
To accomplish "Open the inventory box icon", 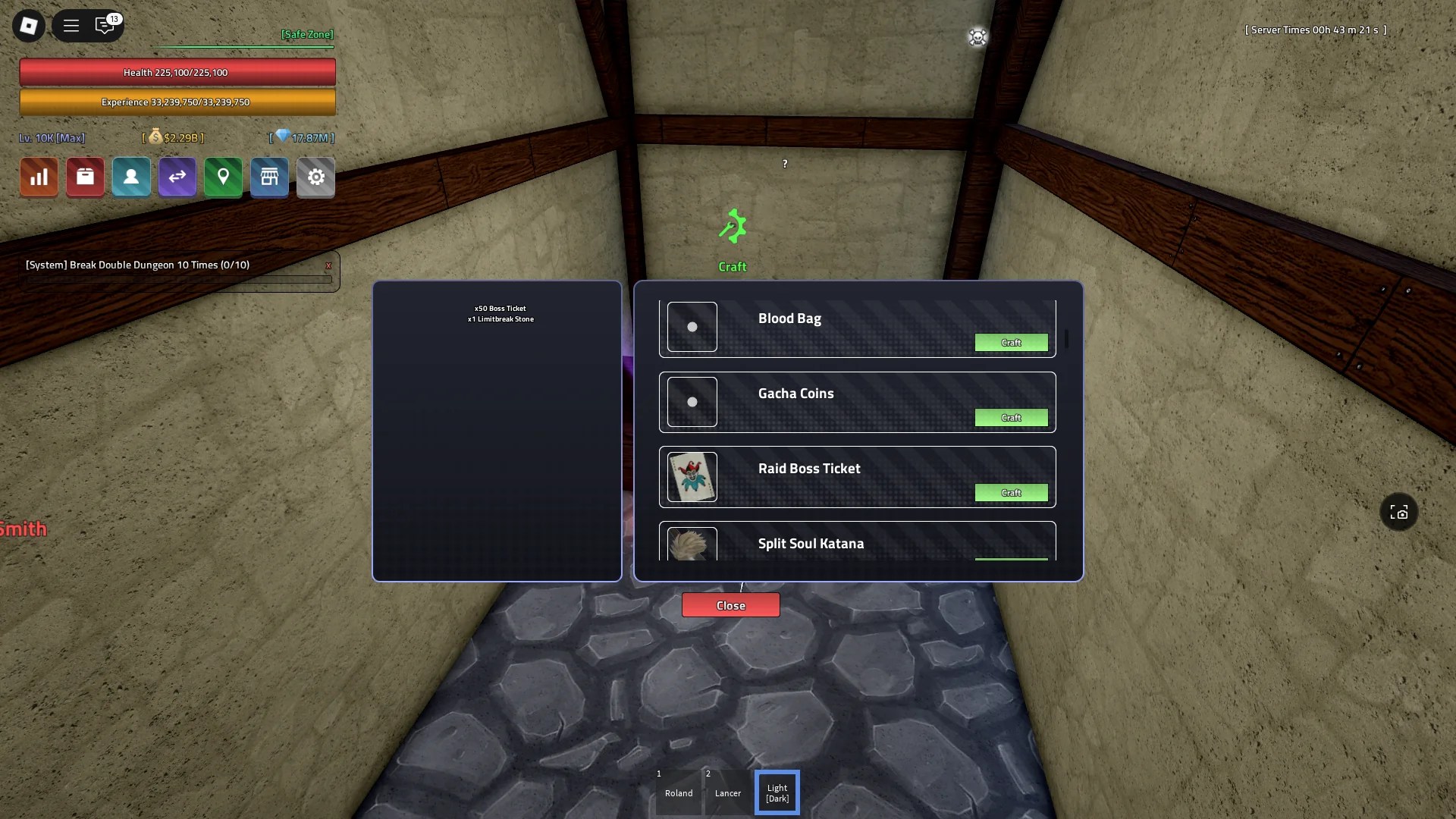I will point(84,177).
